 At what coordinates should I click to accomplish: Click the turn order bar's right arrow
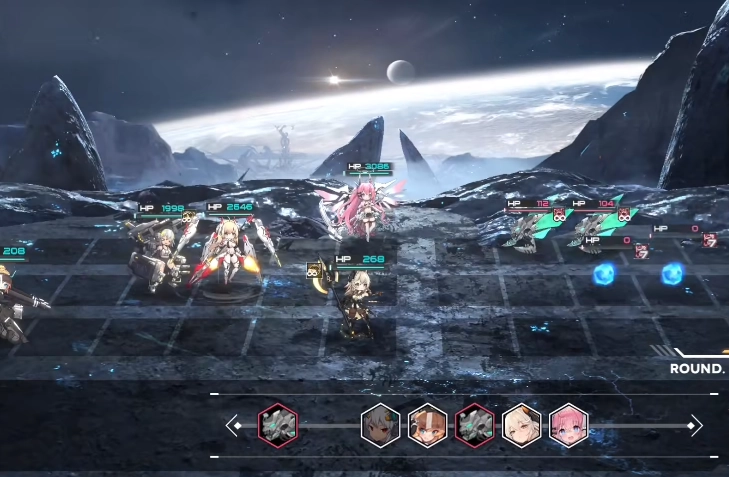(697, 425)
